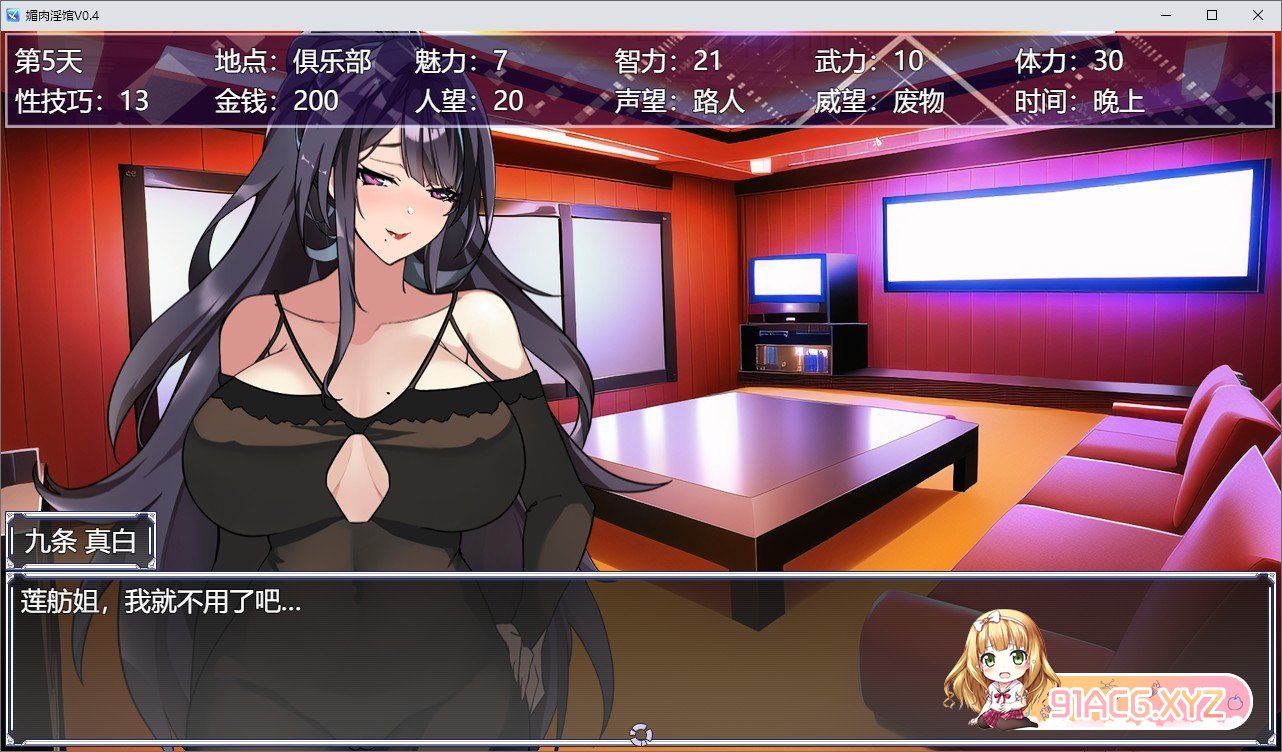Close the game window

click(x=1257, y=15)
